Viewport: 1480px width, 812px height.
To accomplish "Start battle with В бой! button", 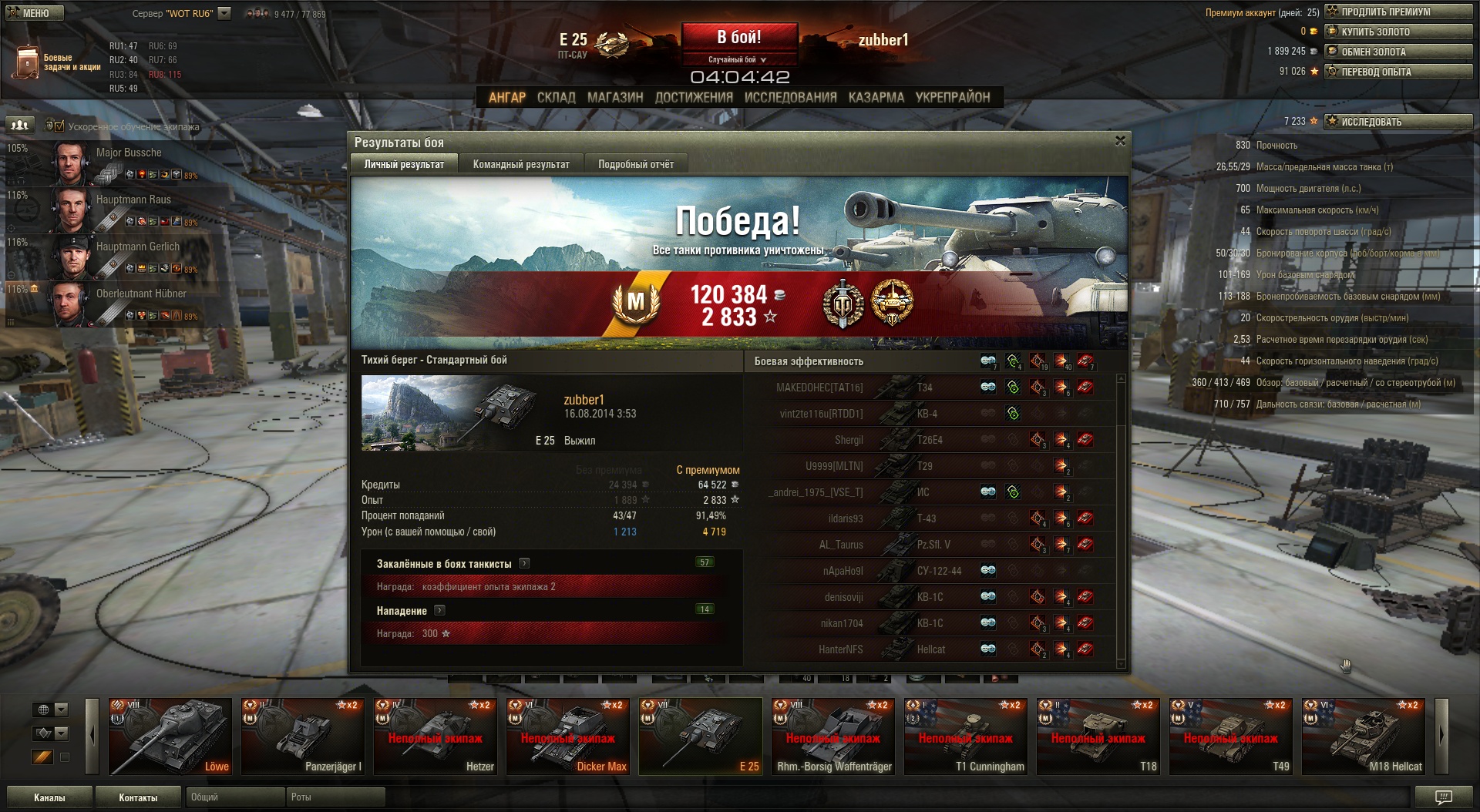I will tap(738, 38).
